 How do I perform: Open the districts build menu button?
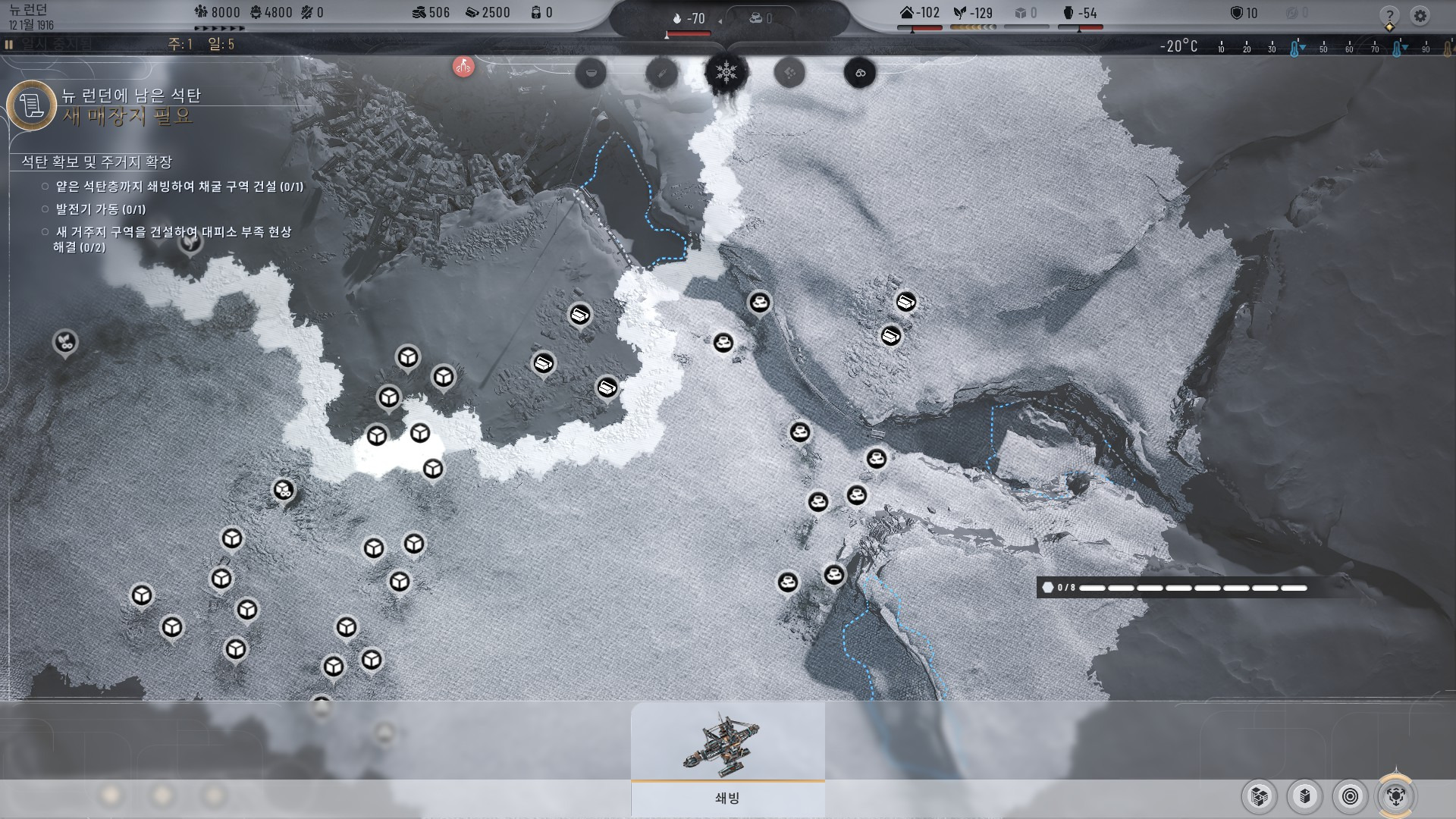pyautogui.click(x=1260, y=796)
